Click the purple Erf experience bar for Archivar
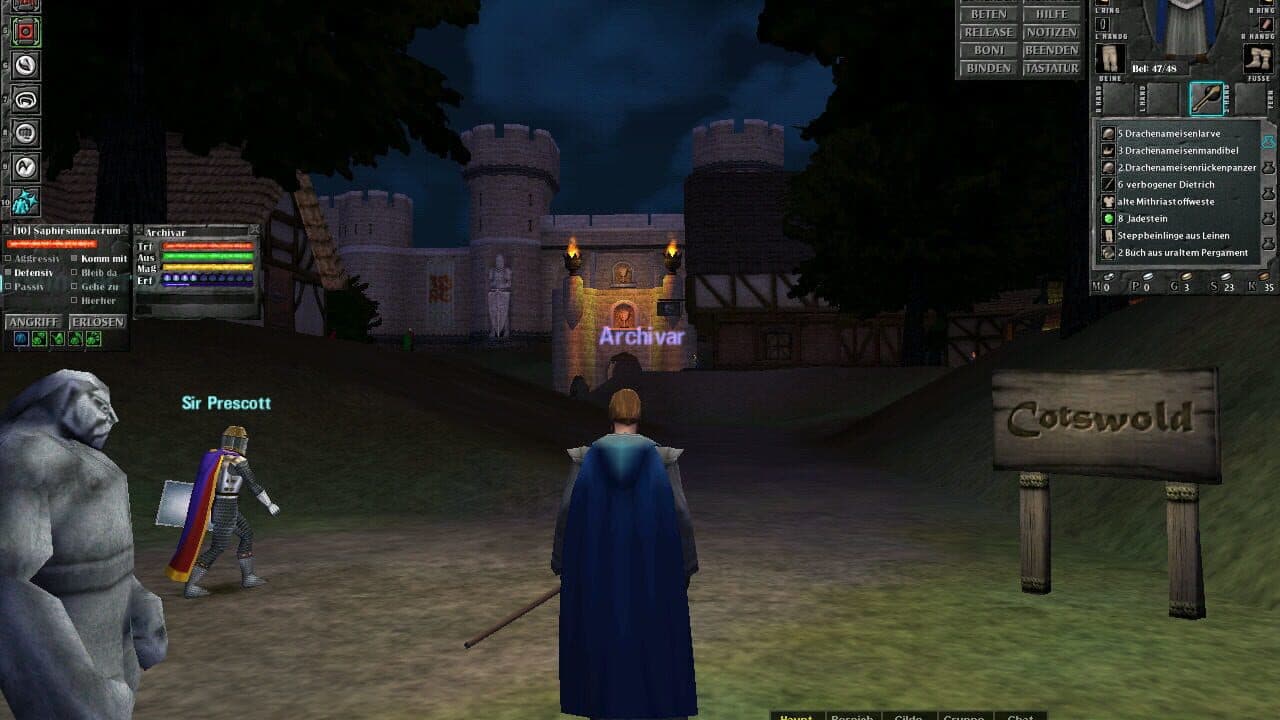1280x720 pixels. click(207, 281)
